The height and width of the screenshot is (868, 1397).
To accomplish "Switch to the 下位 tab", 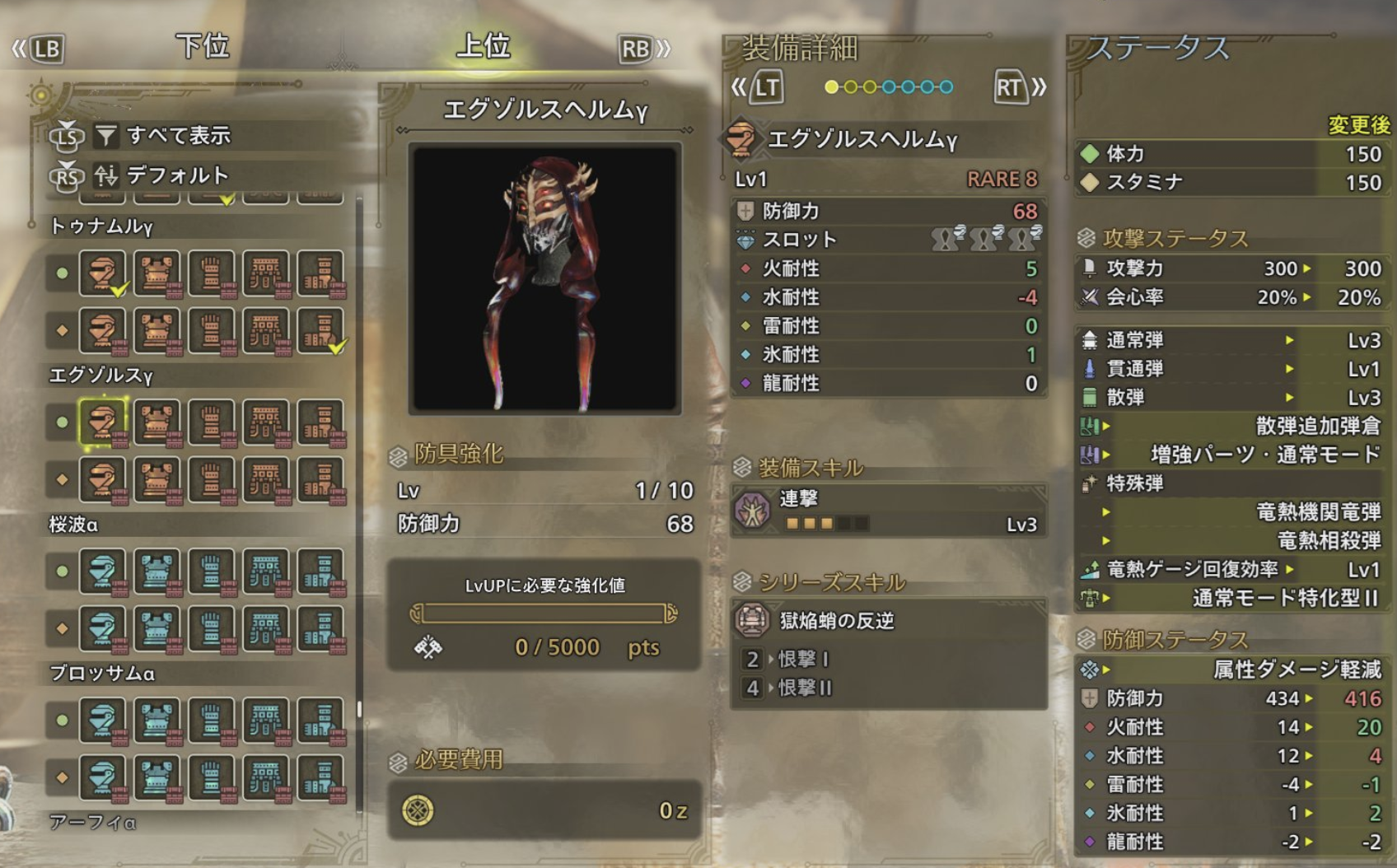I will click(202, 46).
